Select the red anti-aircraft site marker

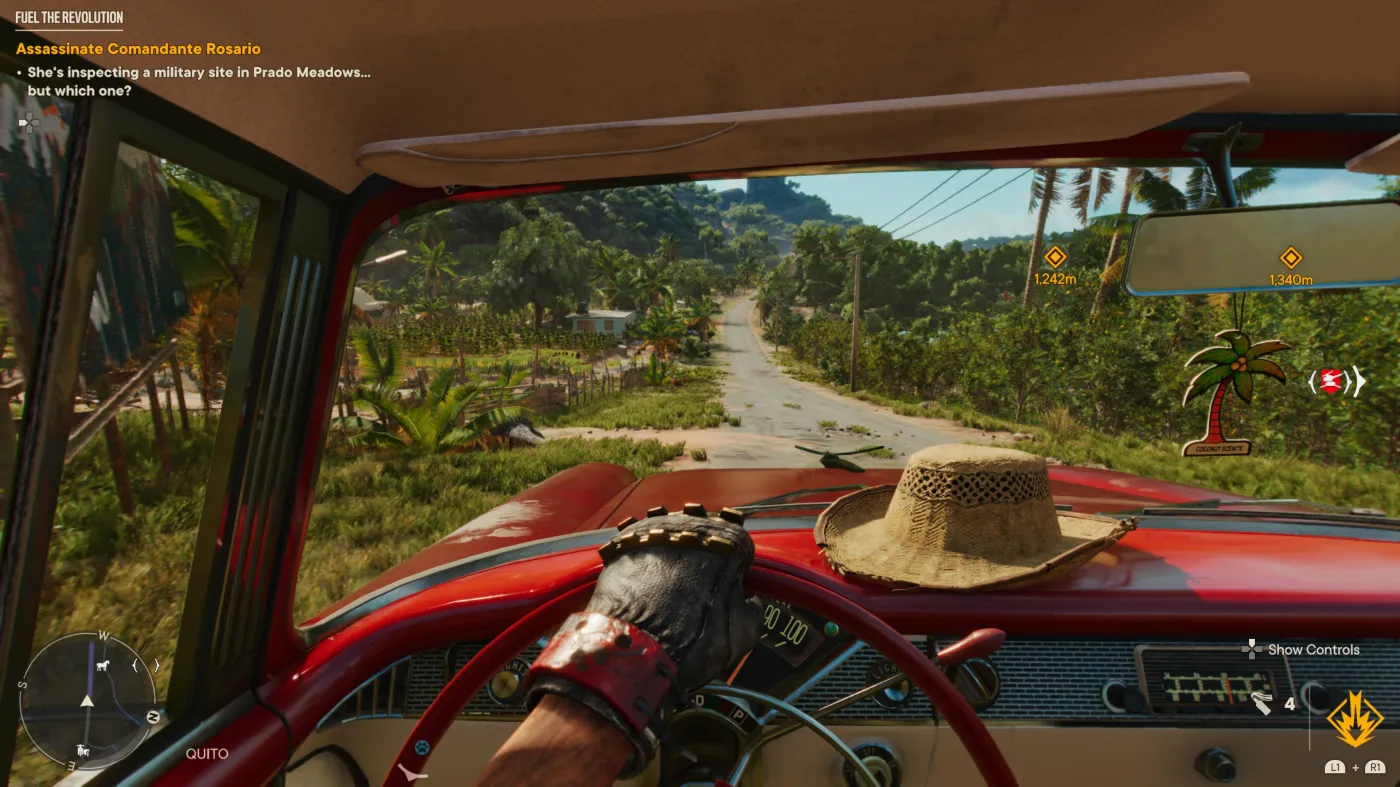pyautogui.click(x=1329, y=381)
